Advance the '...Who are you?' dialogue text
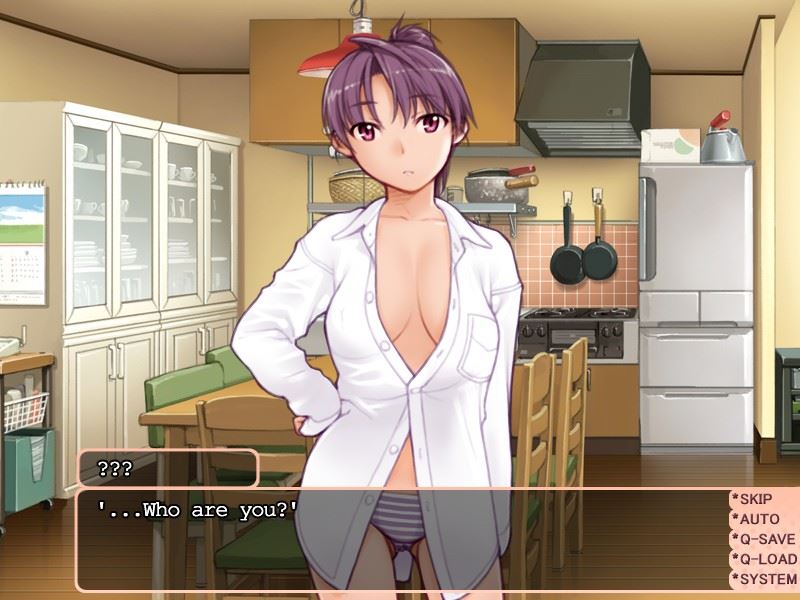This screenshot has height=600, width=800. pyautogui.click(x=400, y=540)
